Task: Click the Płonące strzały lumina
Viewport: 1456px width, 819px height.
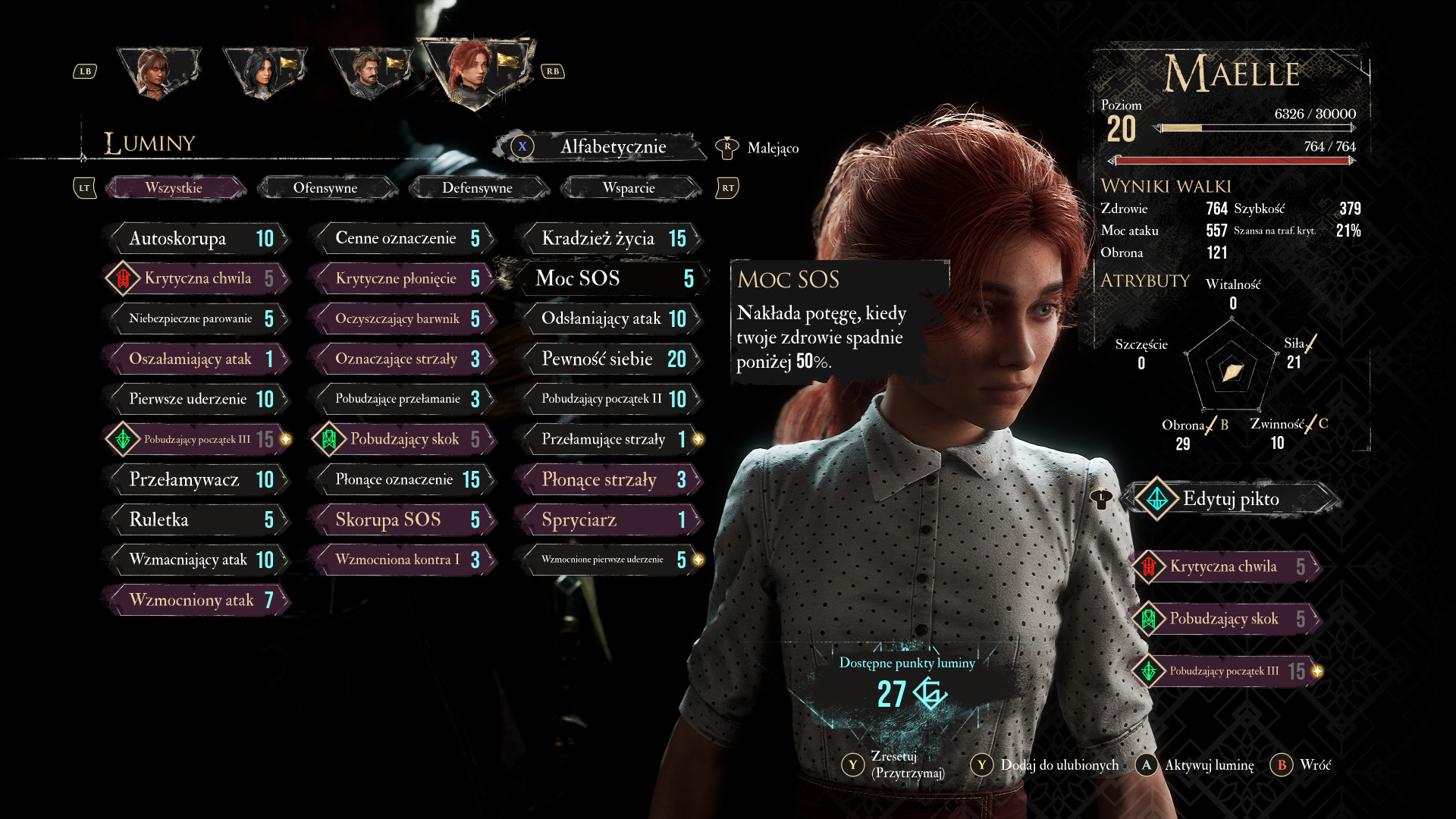Action: [610, 479]
